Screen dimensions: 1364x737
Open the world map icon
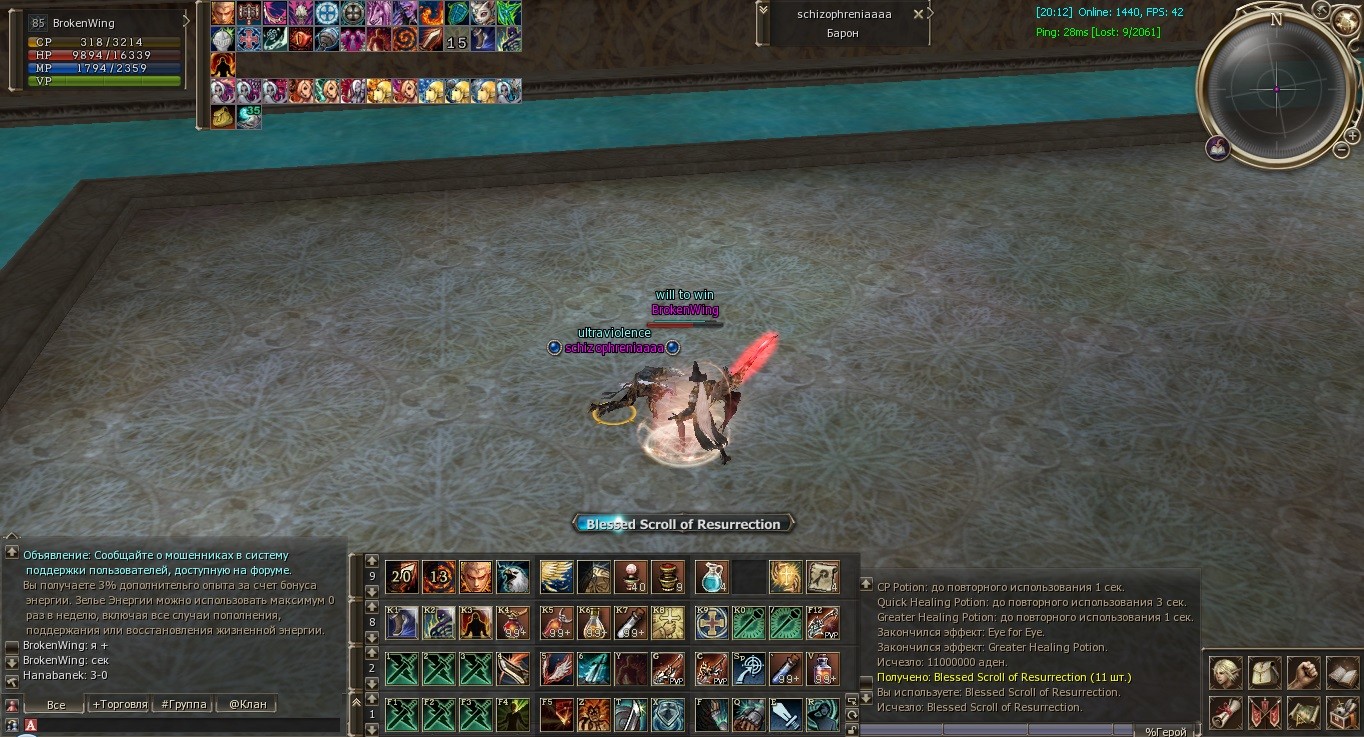[x=1303, y=712]
